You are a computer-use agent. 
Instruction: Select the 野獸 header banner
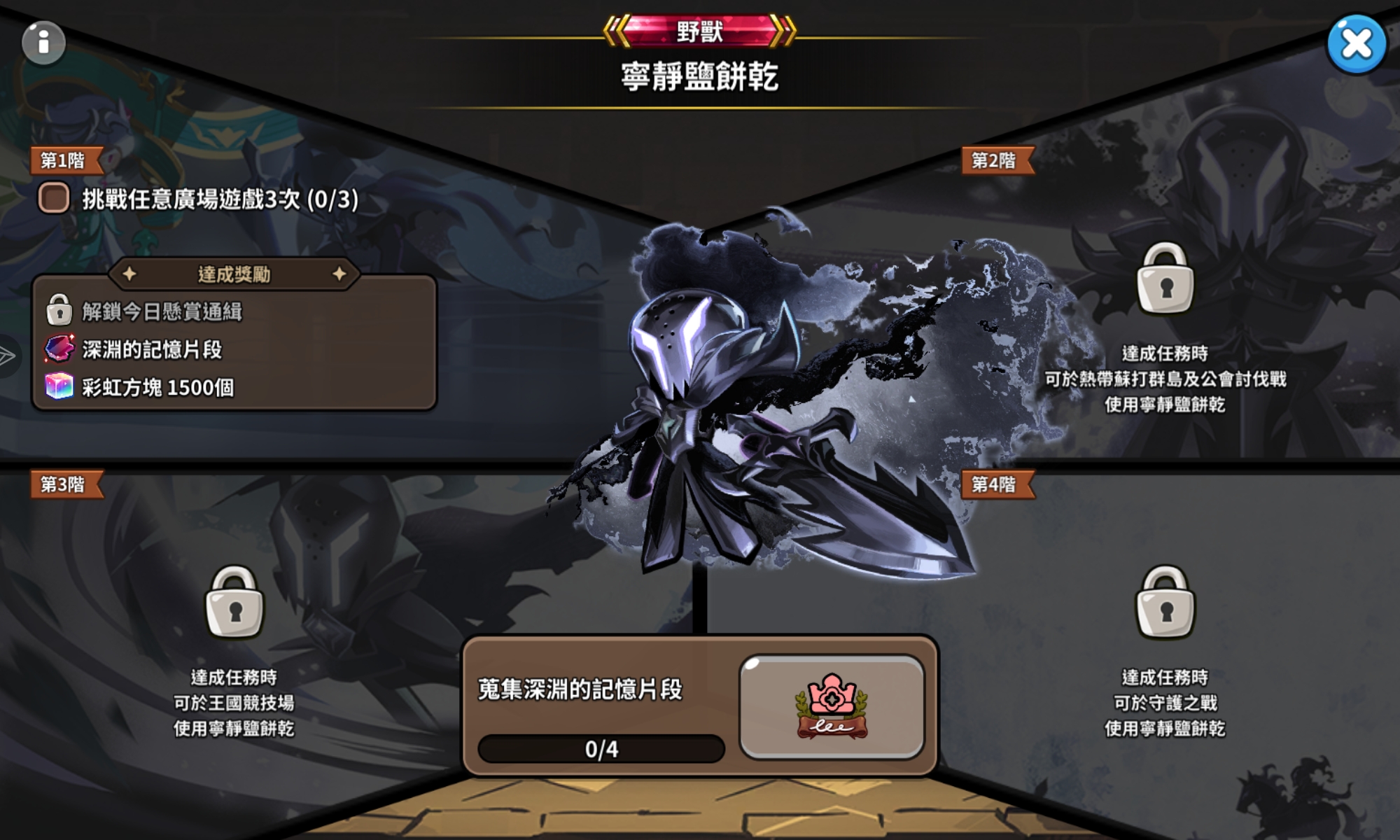(x=700, y=29)
